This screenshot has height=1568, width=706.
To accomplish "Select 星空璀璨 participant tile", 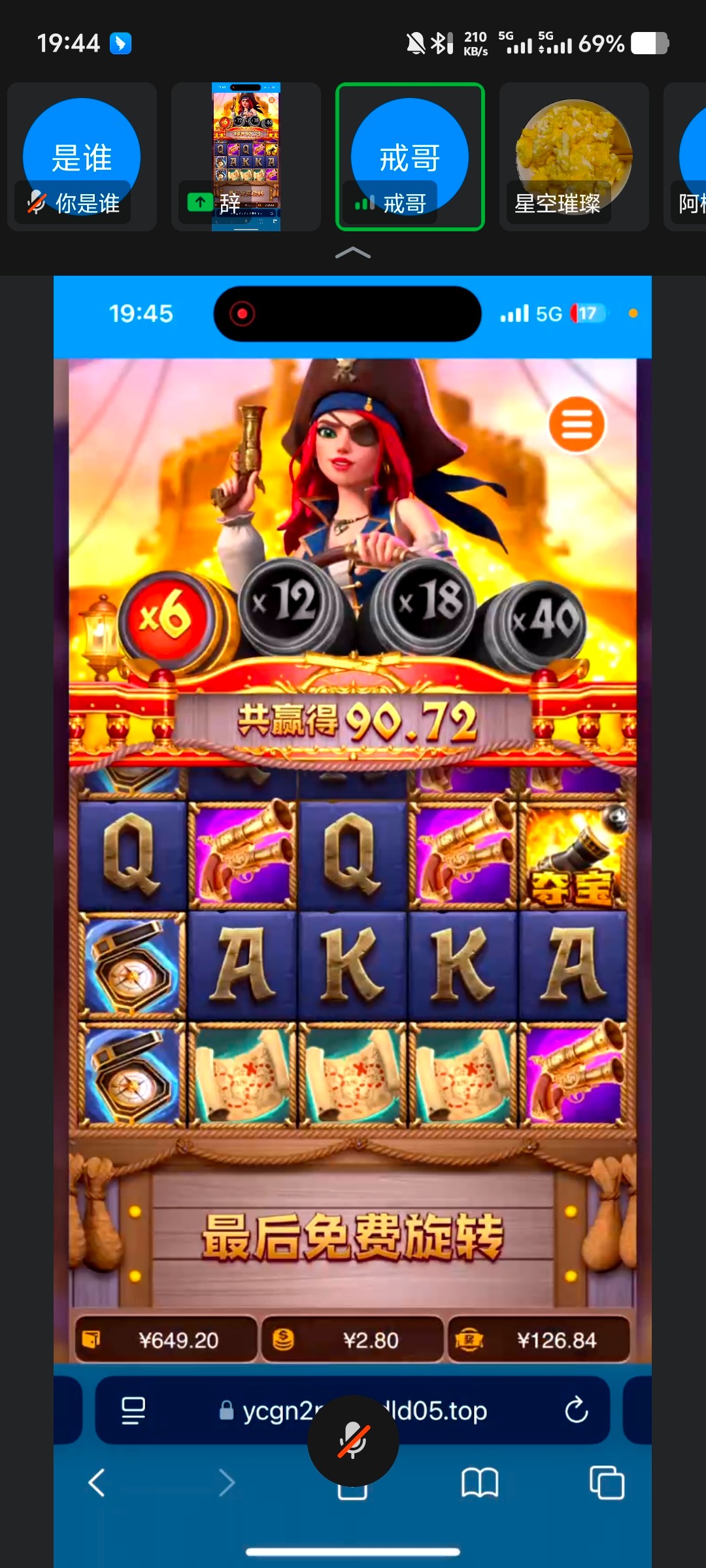I will tap(574, 157).
